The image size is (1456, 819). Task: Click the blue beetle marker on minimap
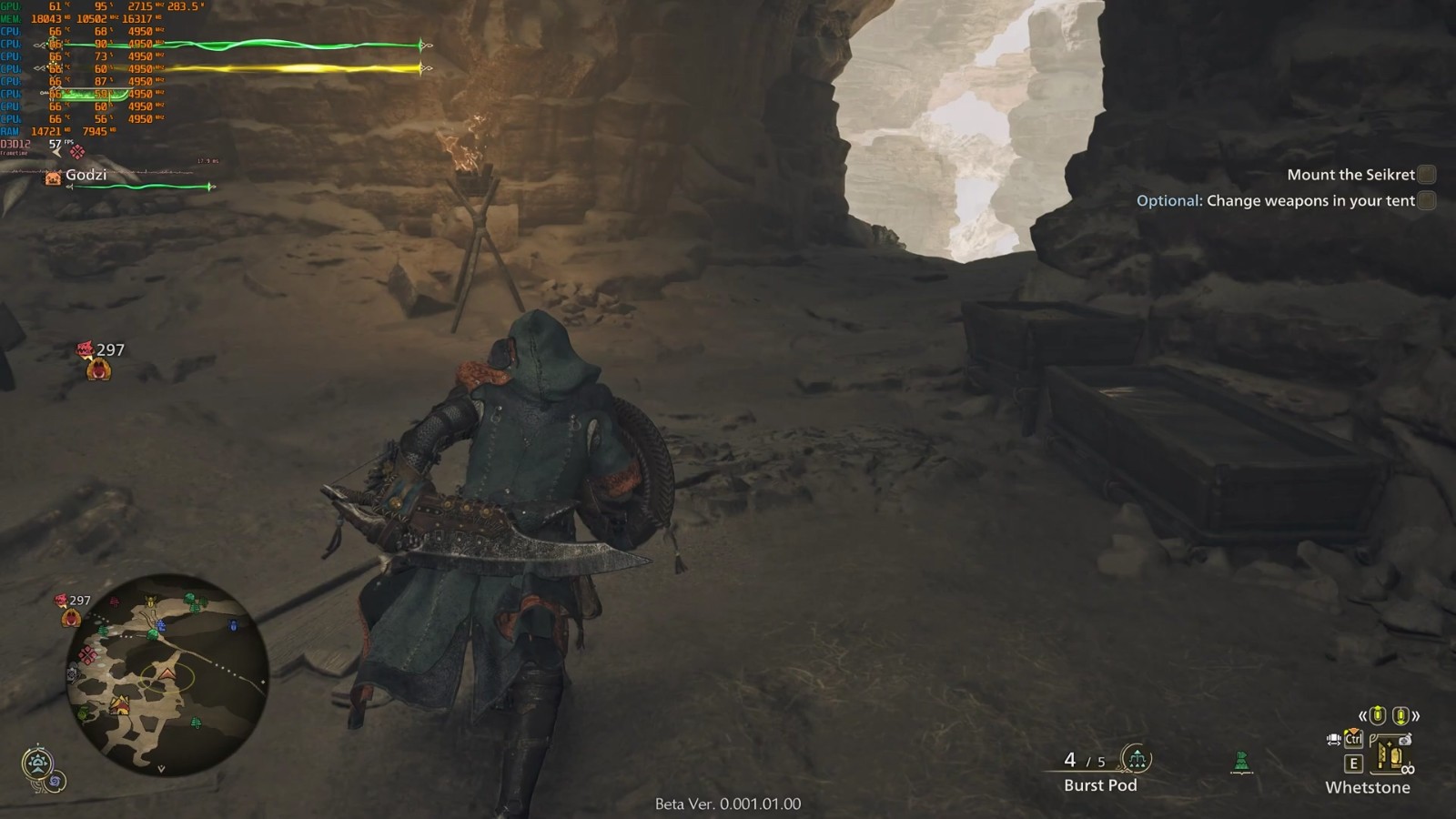pyautogui.click(x=234, y=626)
